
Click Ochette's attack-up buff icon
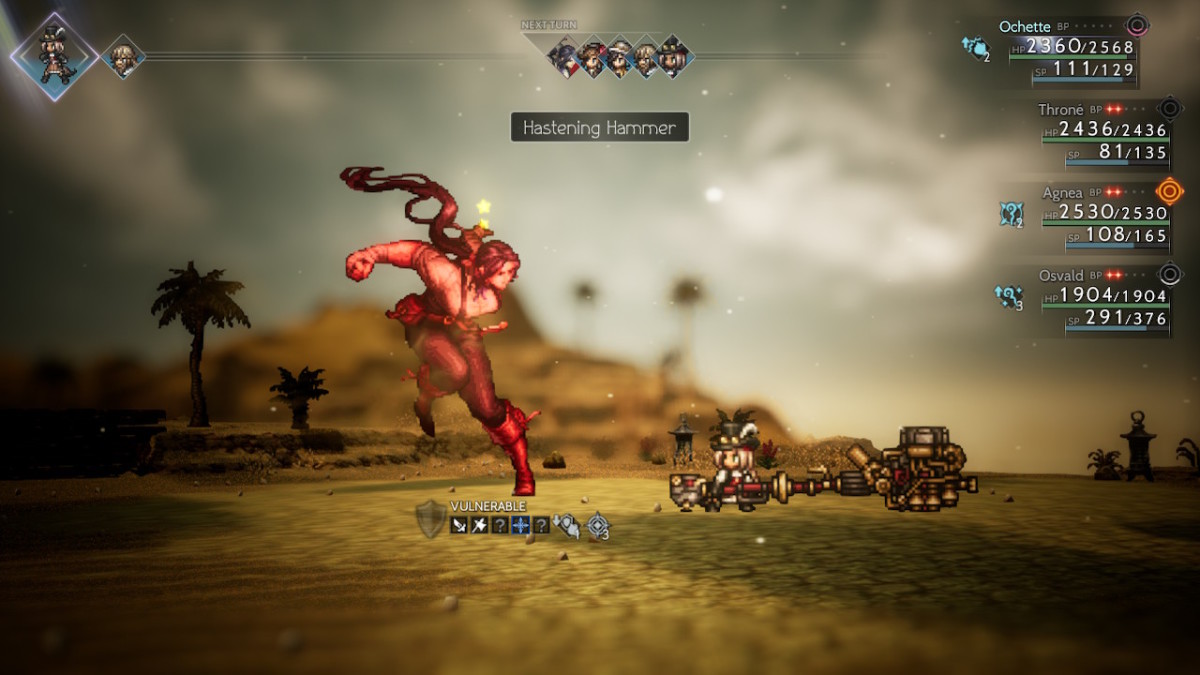(974, 48)
